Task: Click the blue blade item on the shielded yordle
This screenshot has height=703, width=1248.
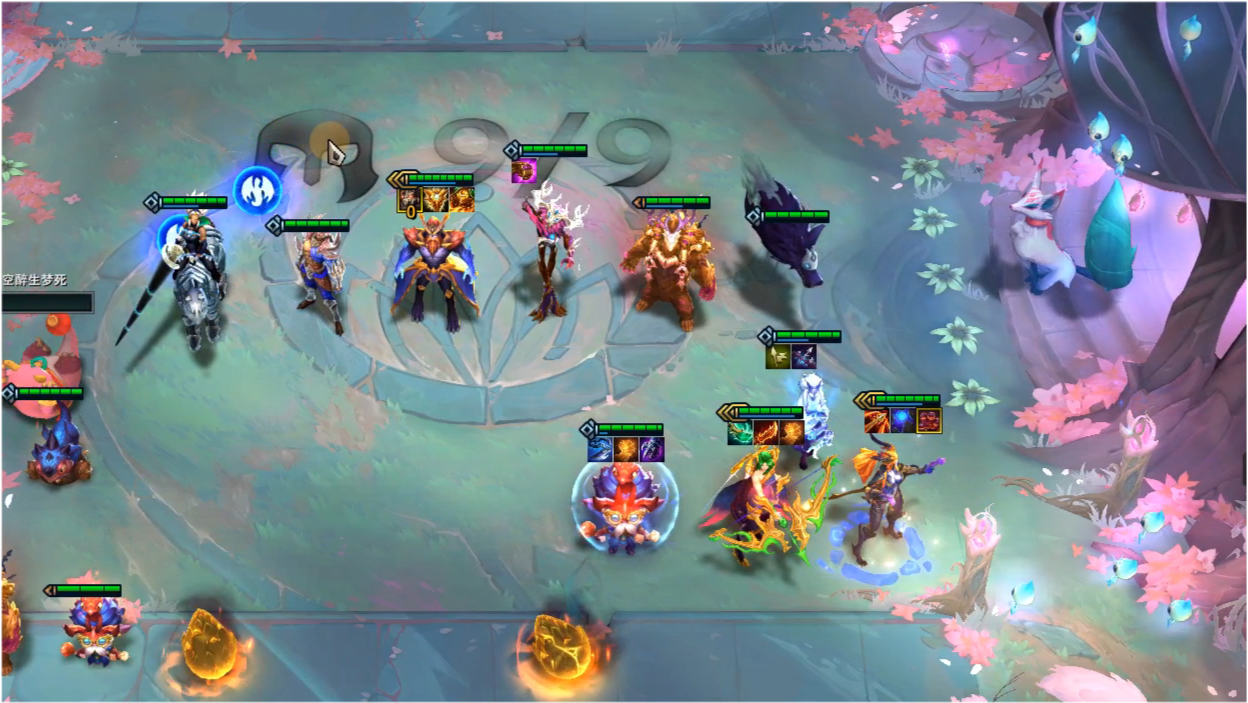Action: 600,450
